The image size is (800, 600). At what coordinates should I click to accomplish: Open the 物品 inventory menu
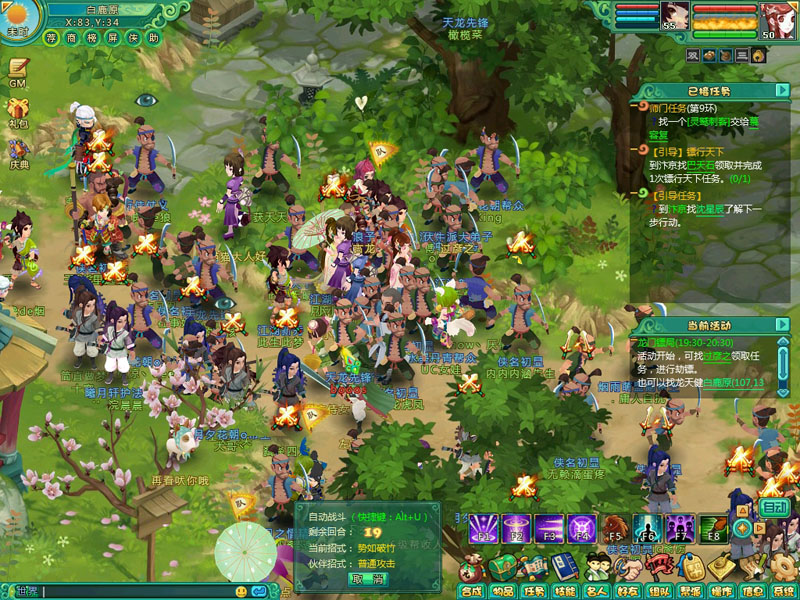click(502, 591)
